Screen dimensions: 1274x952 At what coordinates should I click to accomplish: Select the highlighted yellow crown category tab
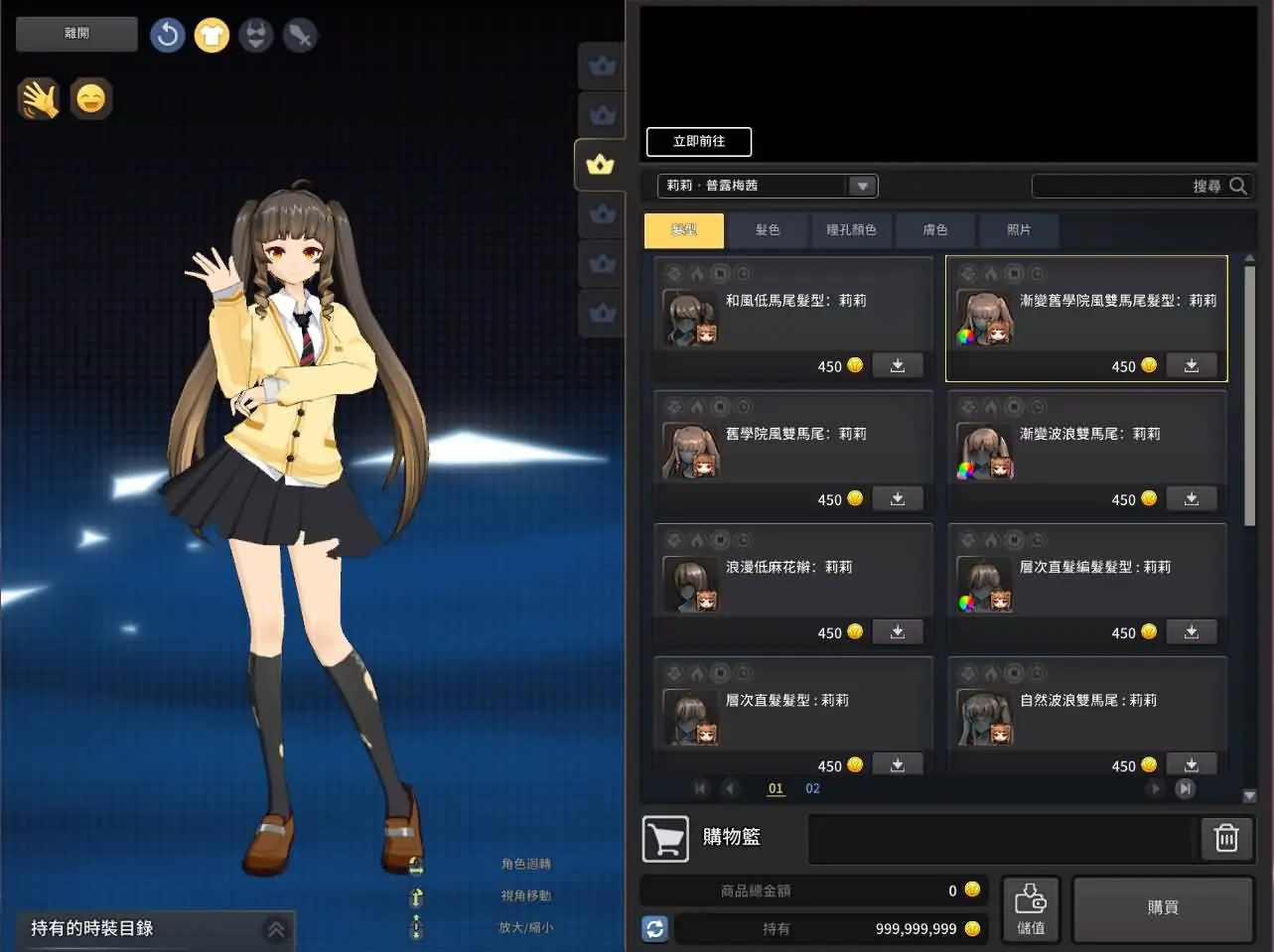coord(600,165)
